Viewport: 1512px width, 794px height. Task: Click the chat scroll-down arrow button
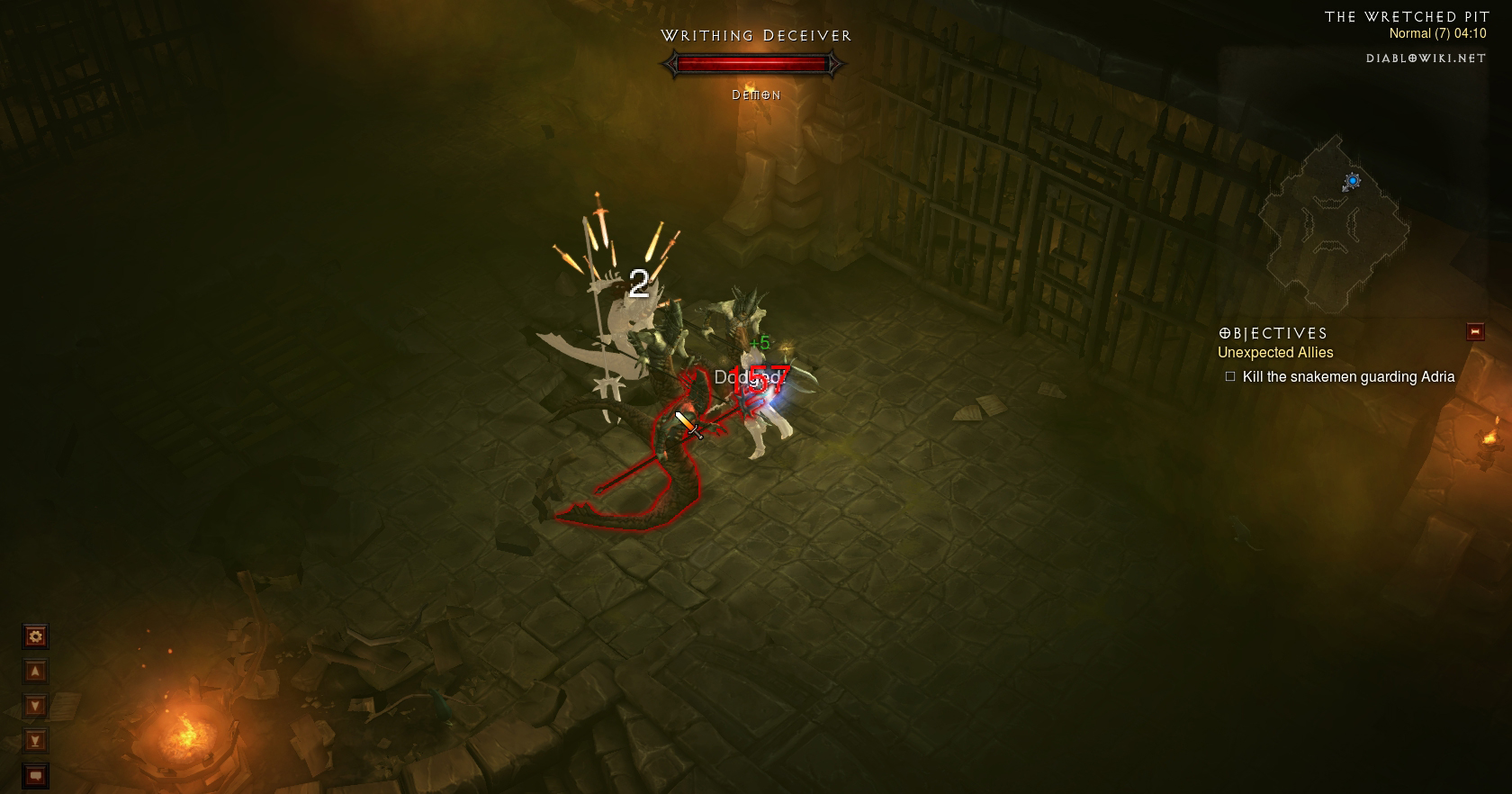click(x=35, y=706)
